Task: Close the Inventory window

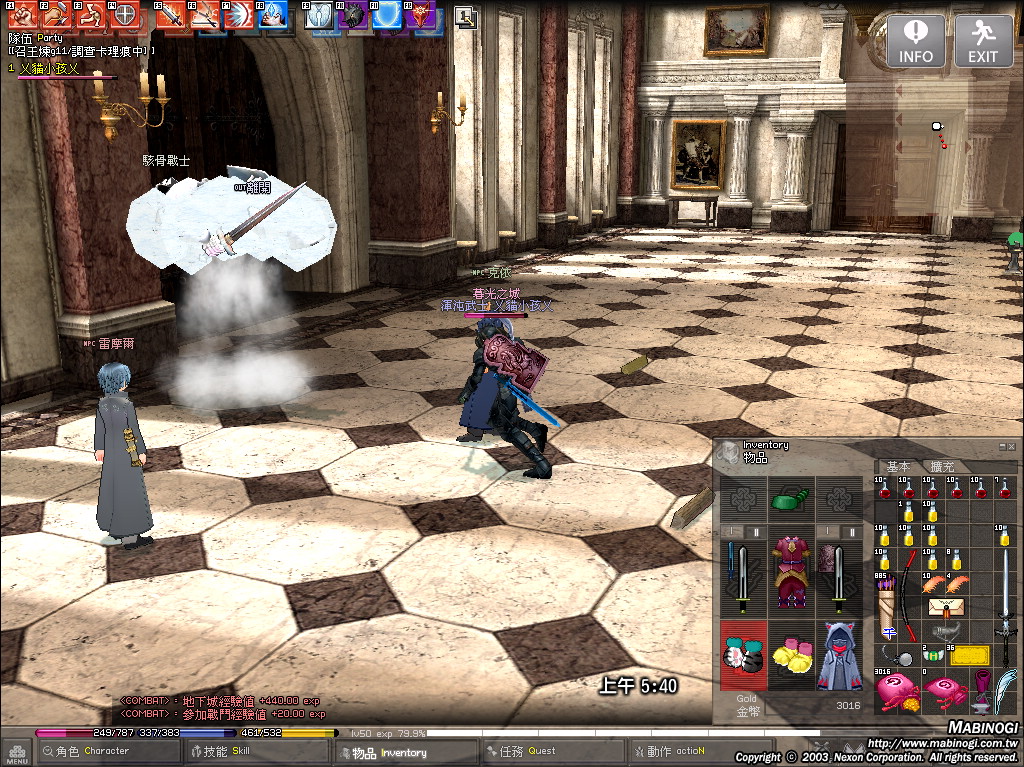Action: [1011, 446]
